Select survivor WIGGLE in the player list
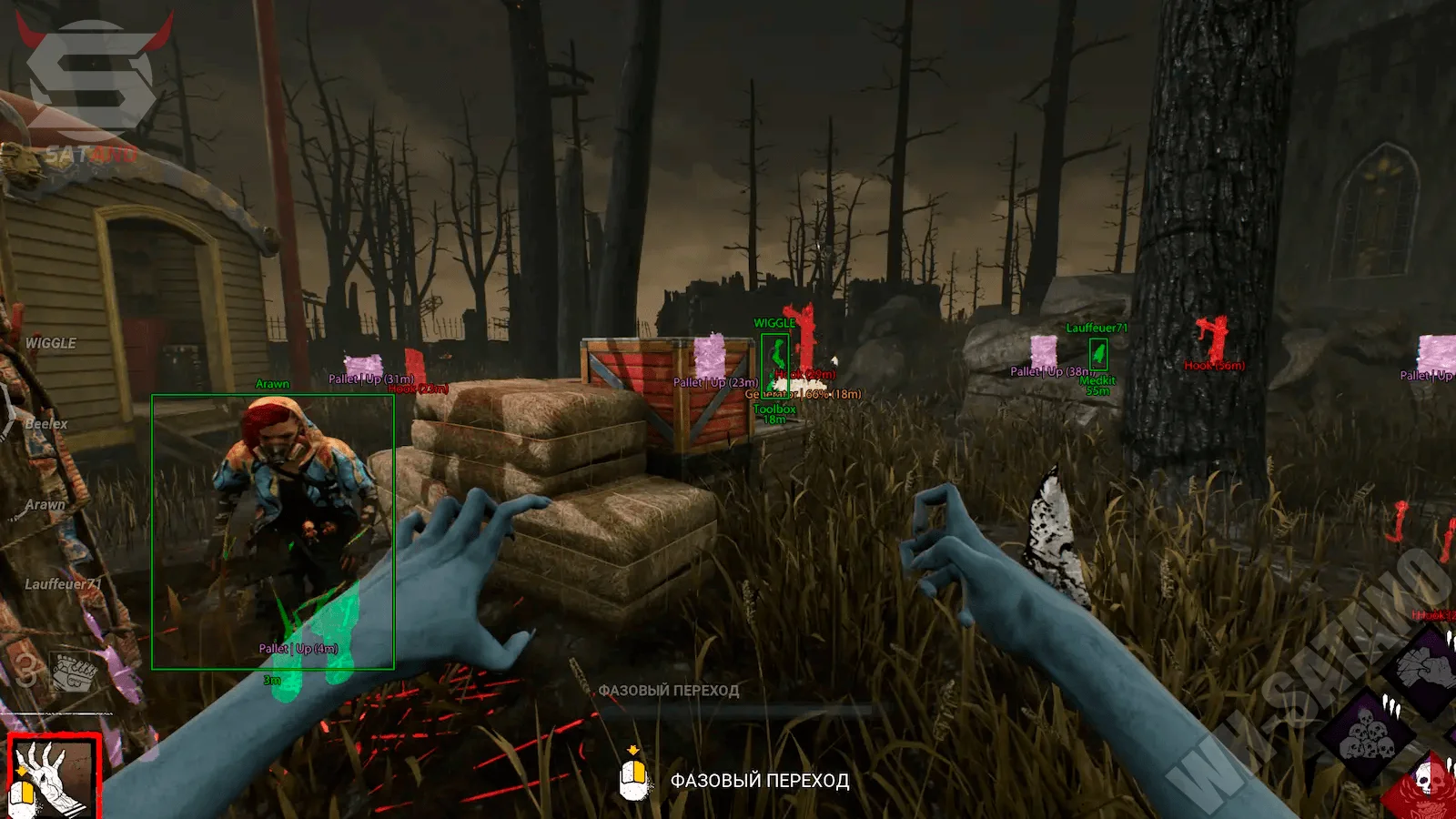 (x=51, y=343)
